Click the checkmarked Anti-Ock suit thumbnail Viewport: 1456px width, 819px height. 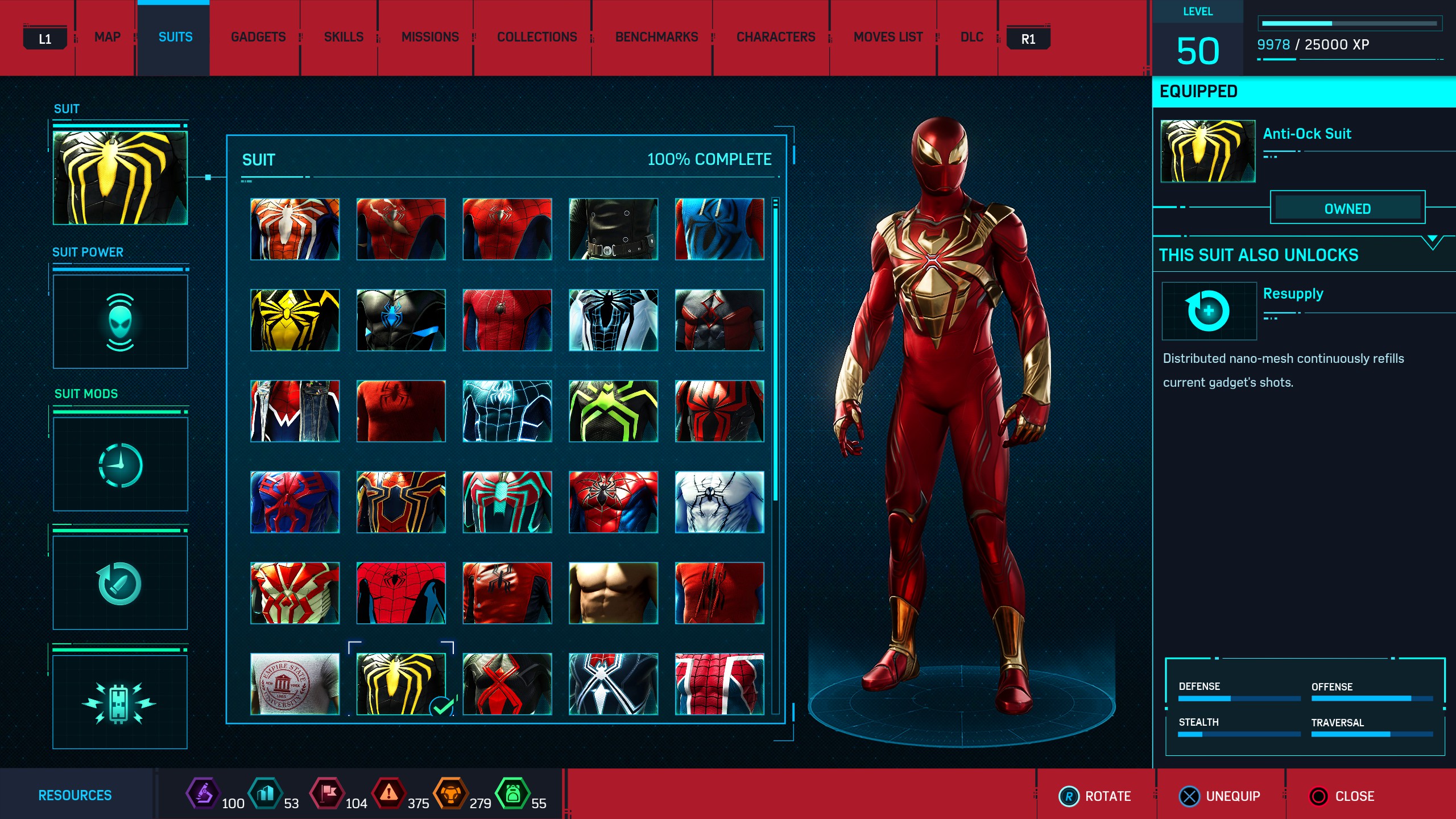pos(401,684)
